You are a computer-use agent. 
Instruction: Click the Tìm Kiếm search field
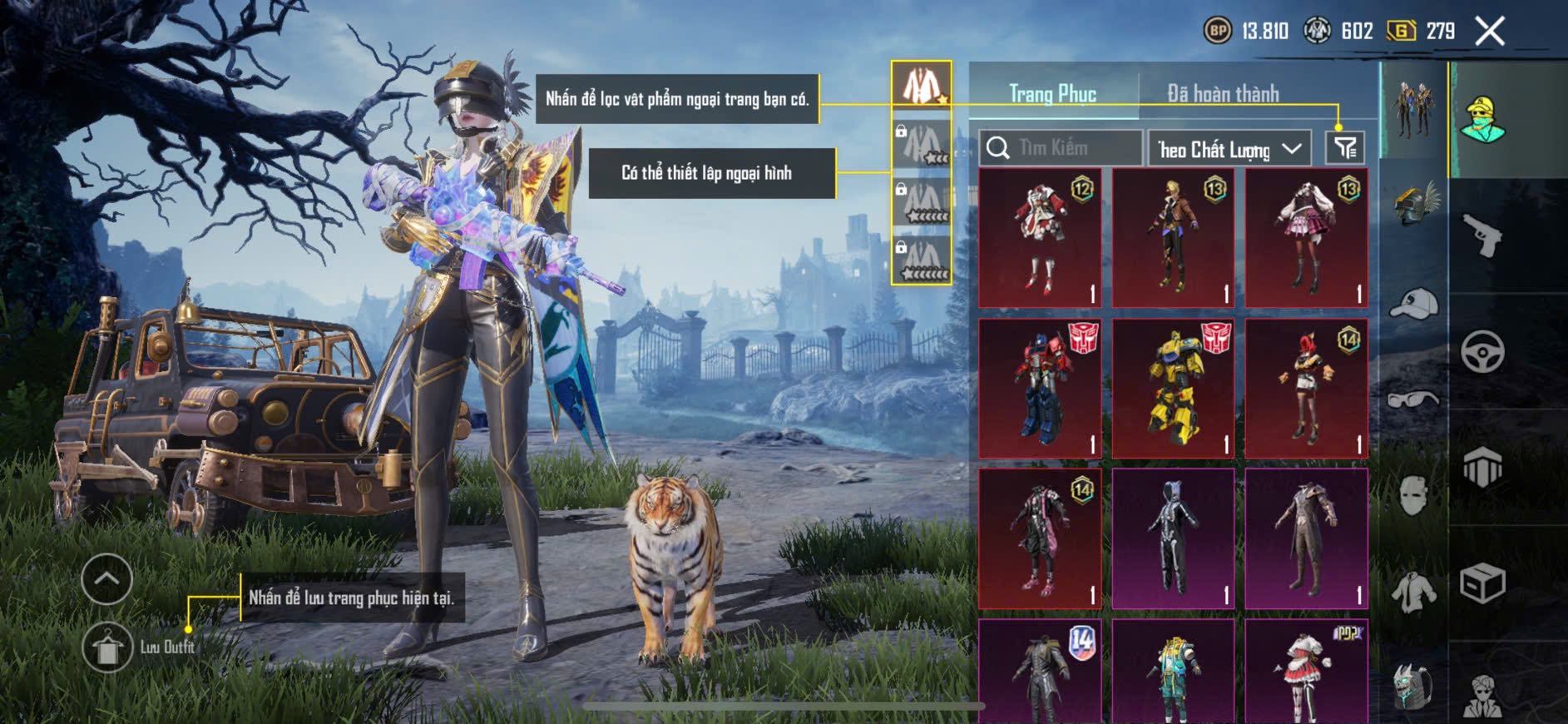click(x=1061, y=148)
